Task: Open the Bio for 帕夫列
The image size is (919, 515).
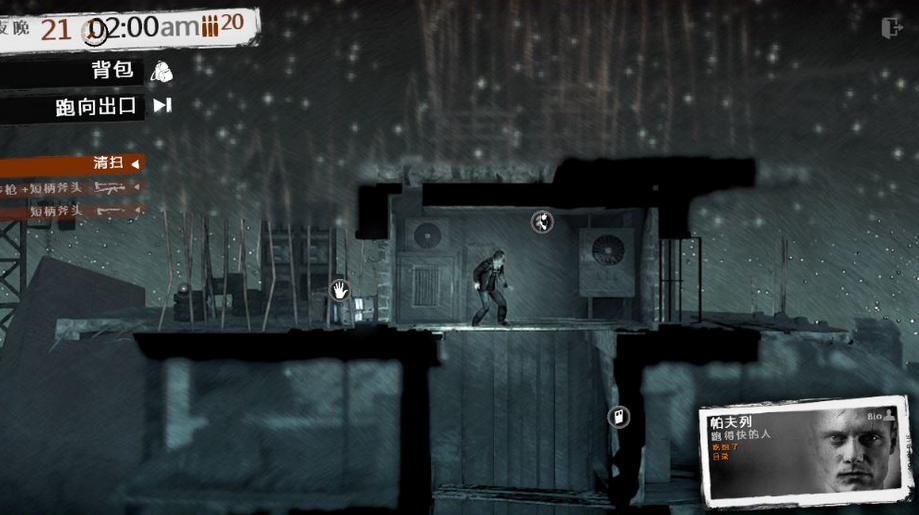Action: point(880,415)
